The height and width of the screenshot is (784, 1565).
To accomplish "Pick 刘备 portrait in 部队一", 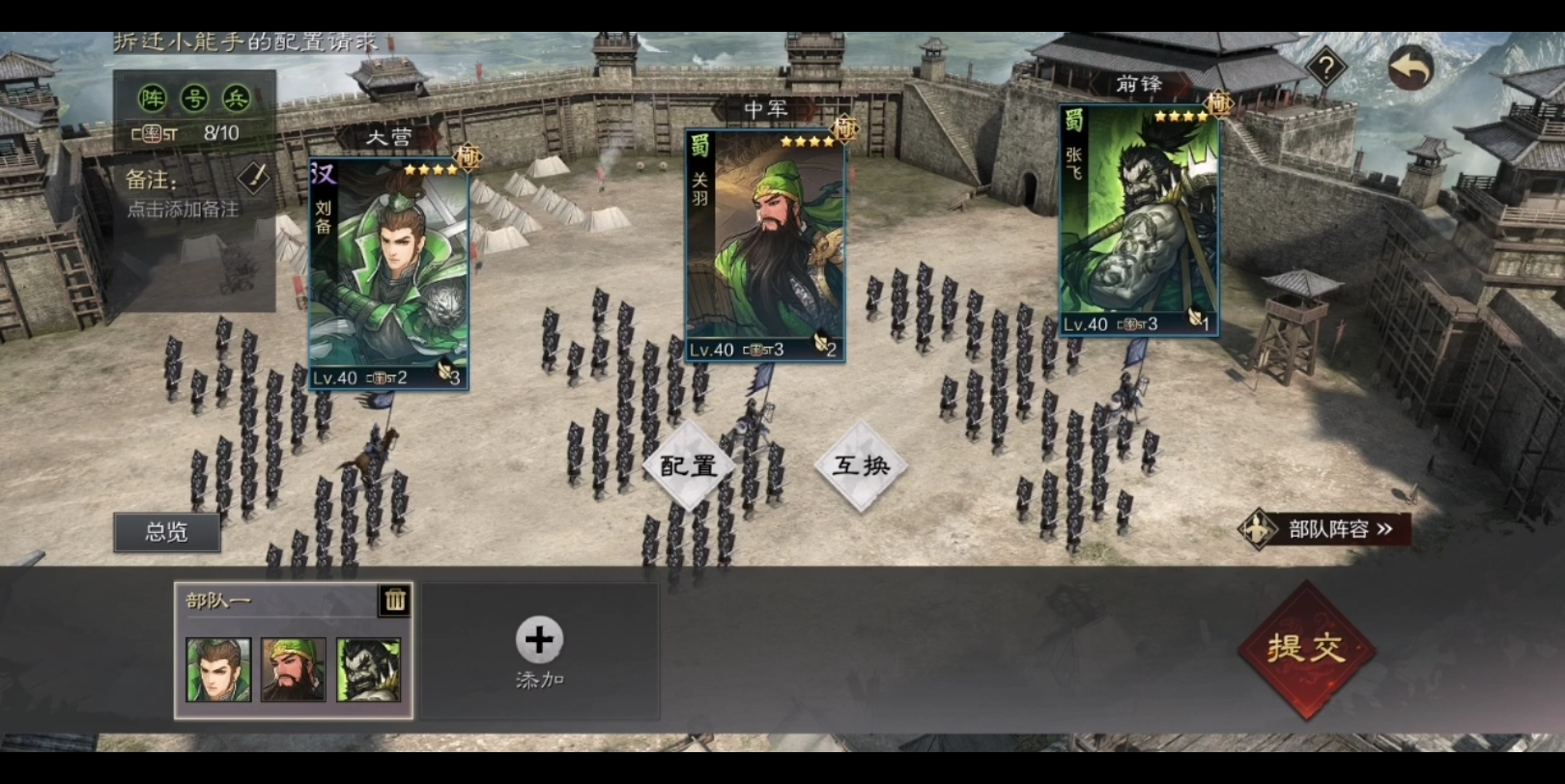I will point(218,669).
